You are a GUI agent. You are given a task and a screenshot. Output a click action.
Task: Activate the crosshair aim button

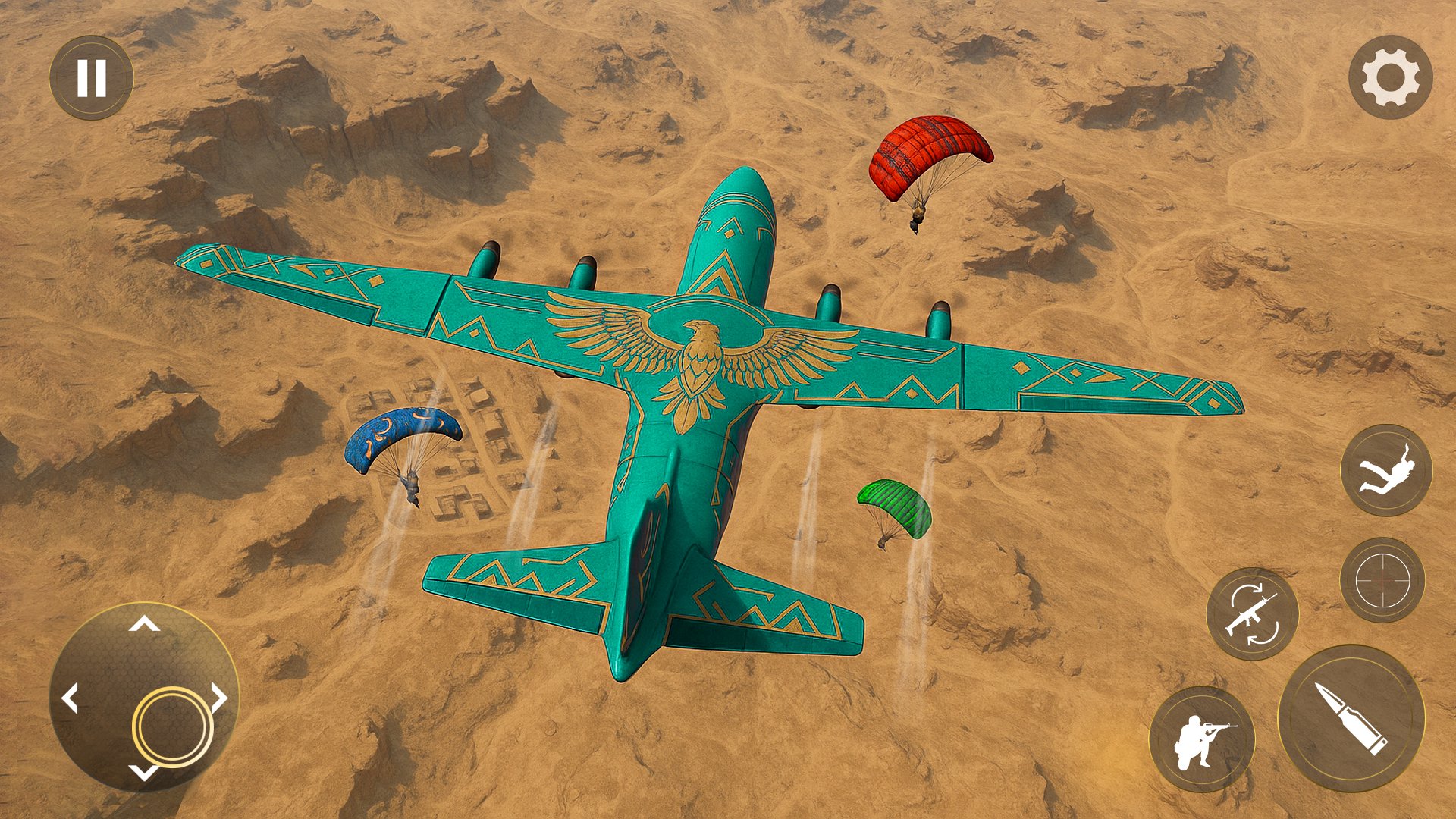pyautogui.click(x=1382, y=580)
